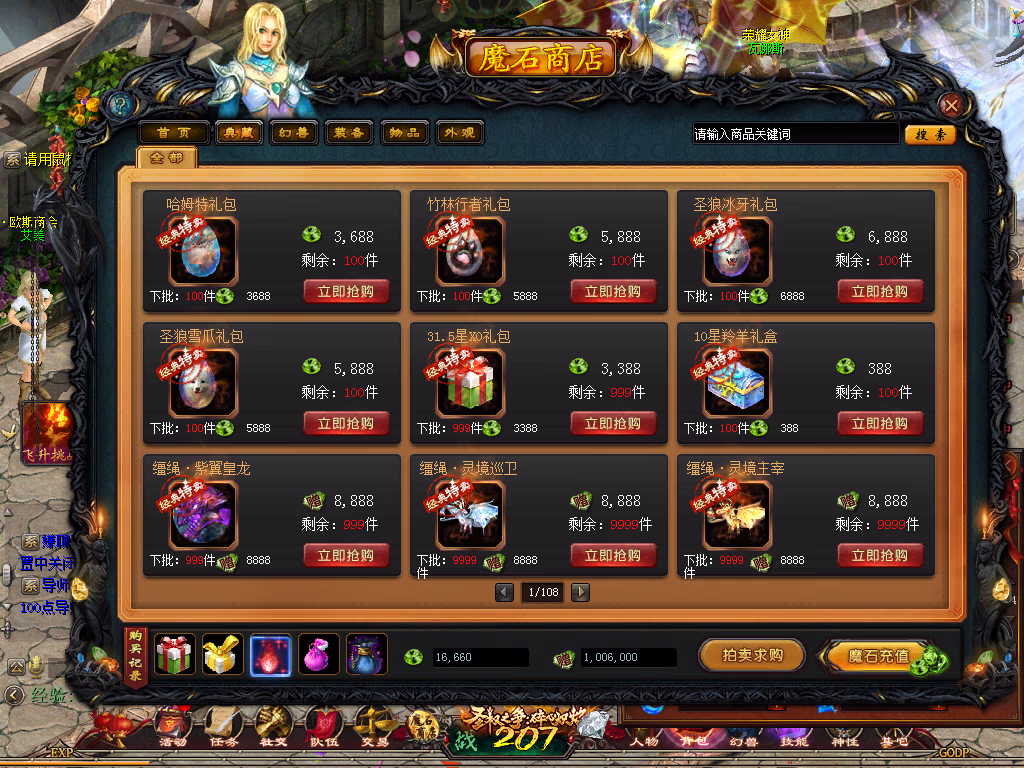Go to the next shop page arrow
This screenshot has height=768, width=1024.
[580, 592]
